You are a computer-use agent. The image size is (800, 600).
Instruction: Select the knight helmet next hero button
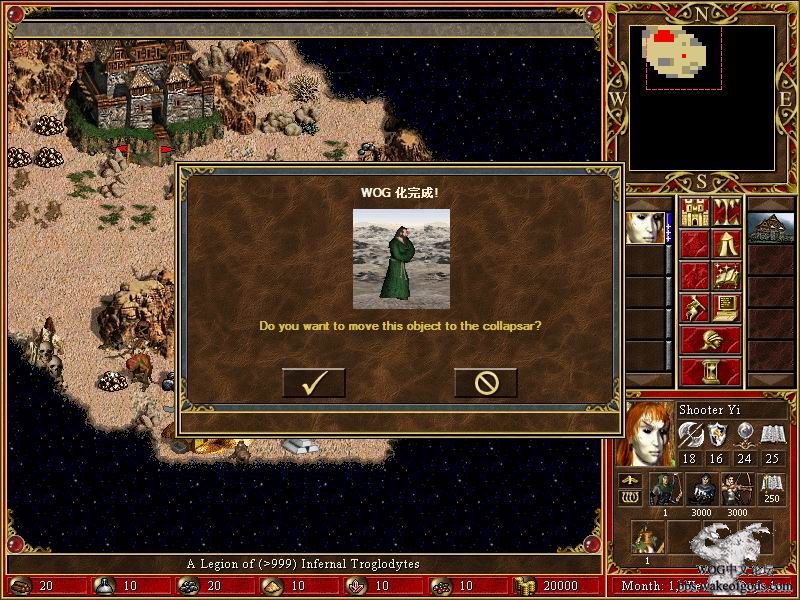click(x=710, y=340)
